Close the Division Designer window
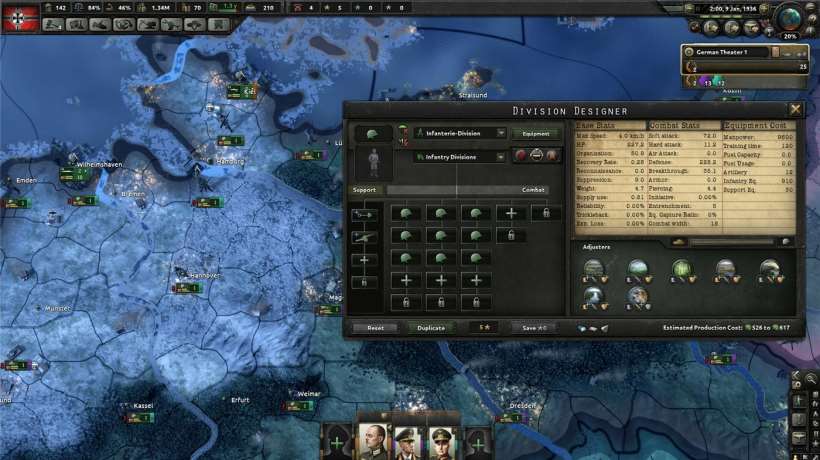 [796, 109]
